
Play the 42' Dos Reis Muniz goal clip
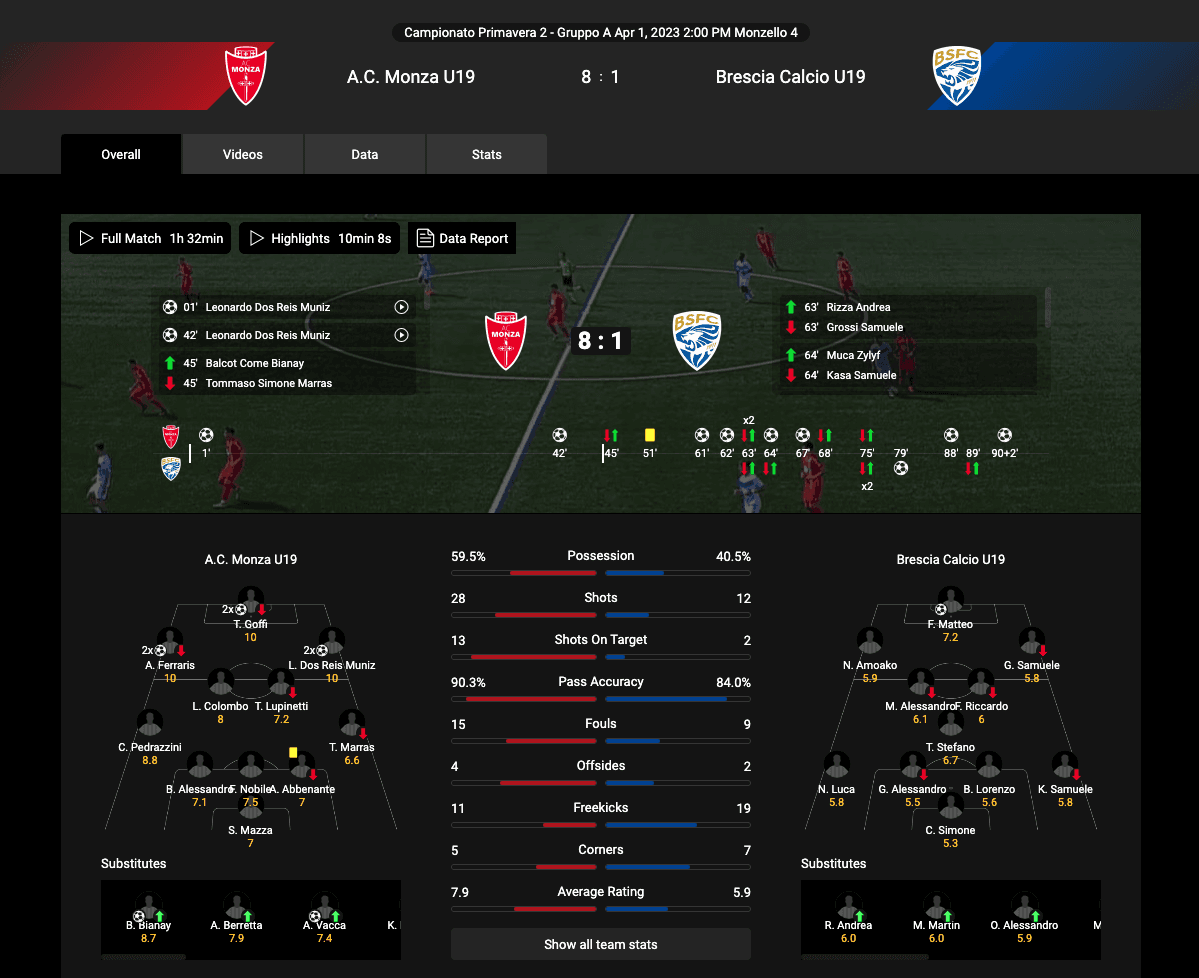pos(401,336)
